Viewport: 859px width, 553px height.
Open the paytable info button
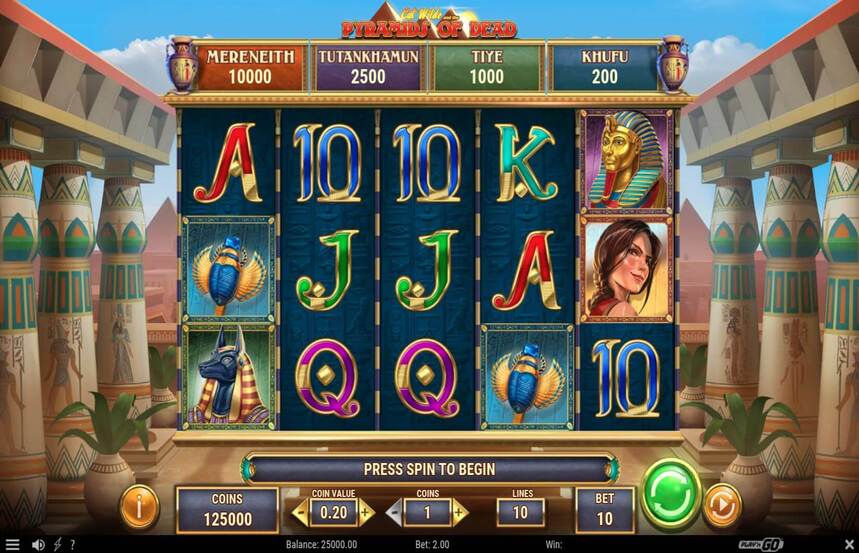point(140,507)
